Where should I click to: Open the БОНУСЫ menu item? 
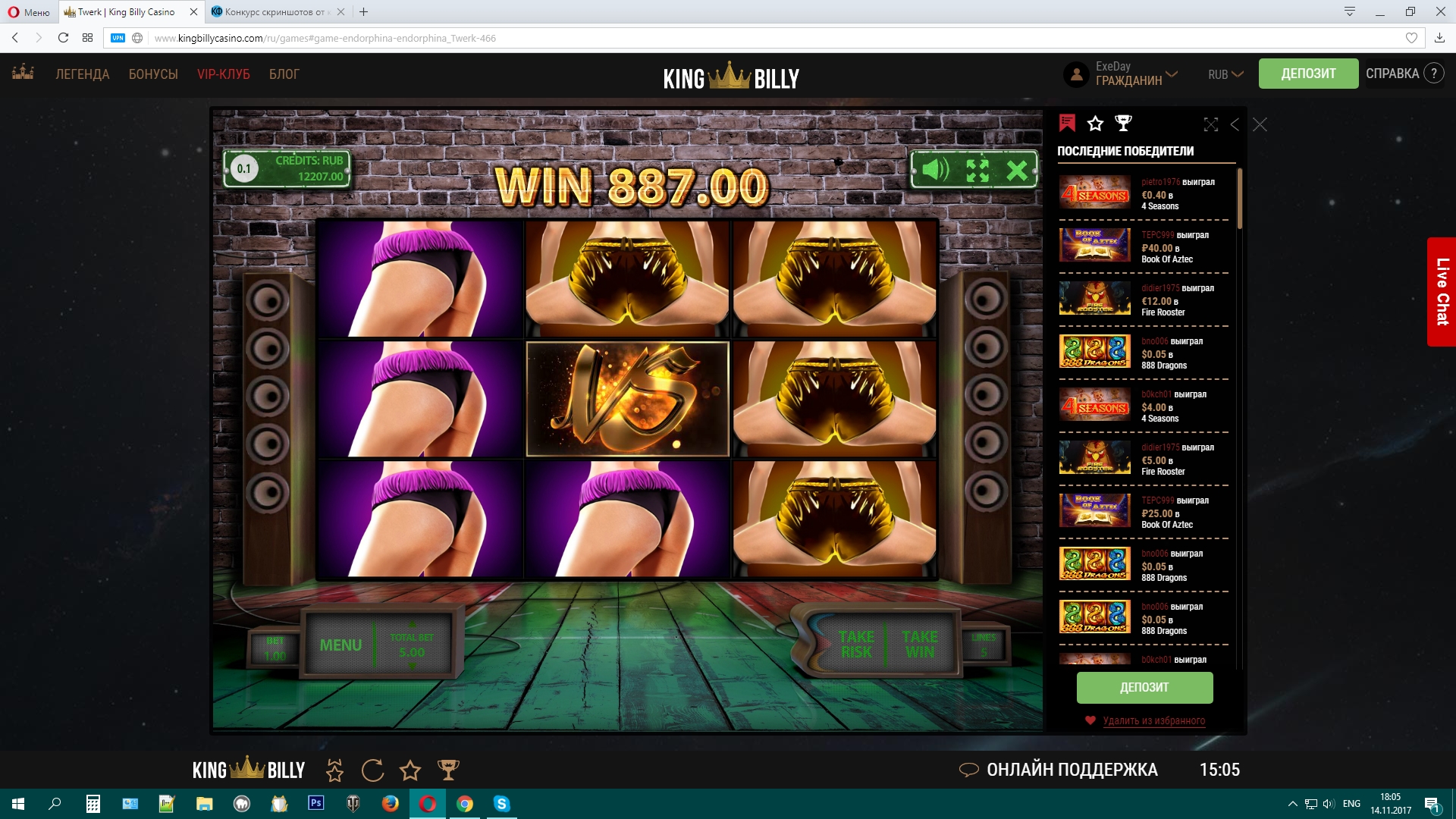click(x=154, y=74)
